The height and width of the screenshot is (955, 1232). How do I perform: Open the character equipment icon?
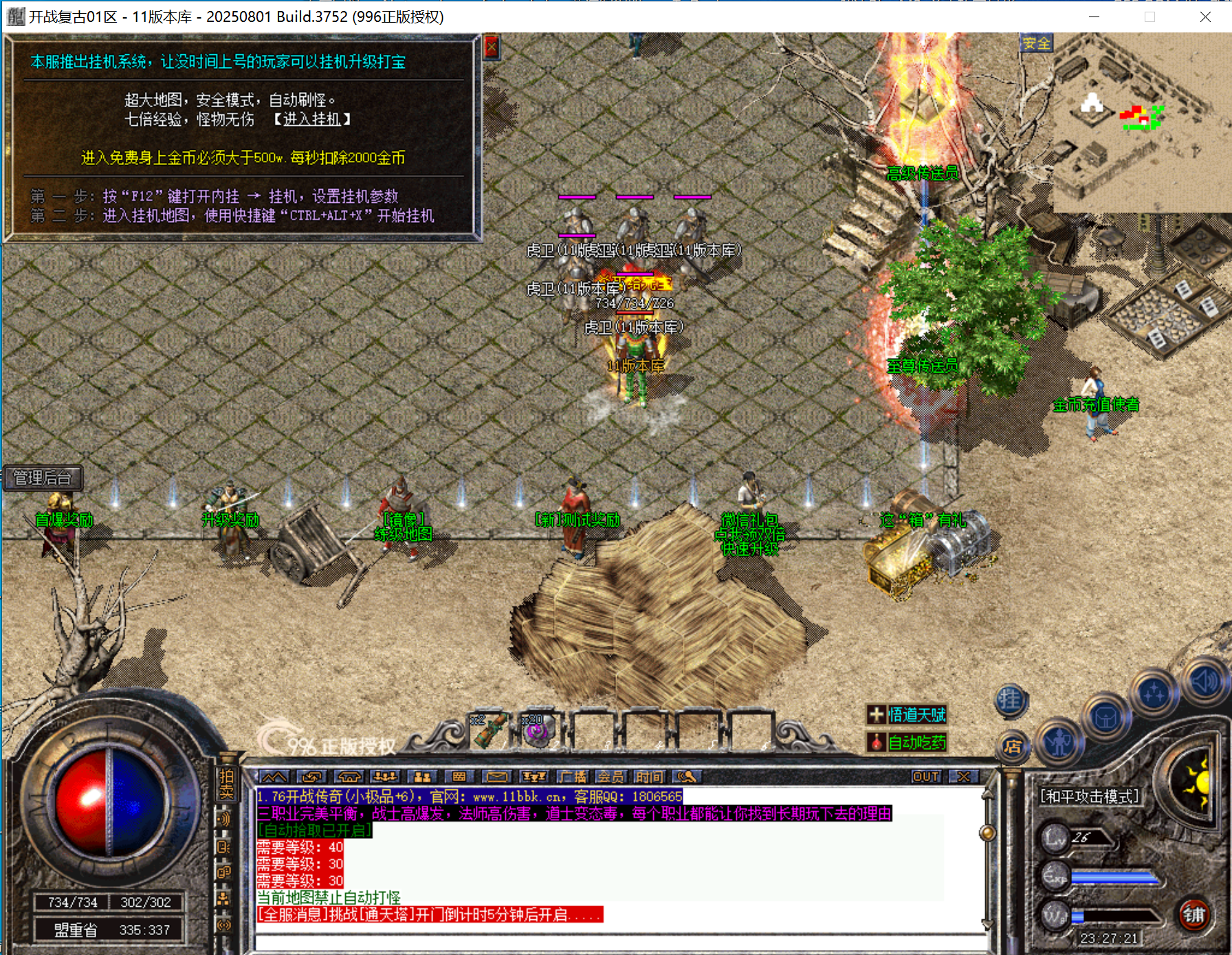tap(1059, 743)
